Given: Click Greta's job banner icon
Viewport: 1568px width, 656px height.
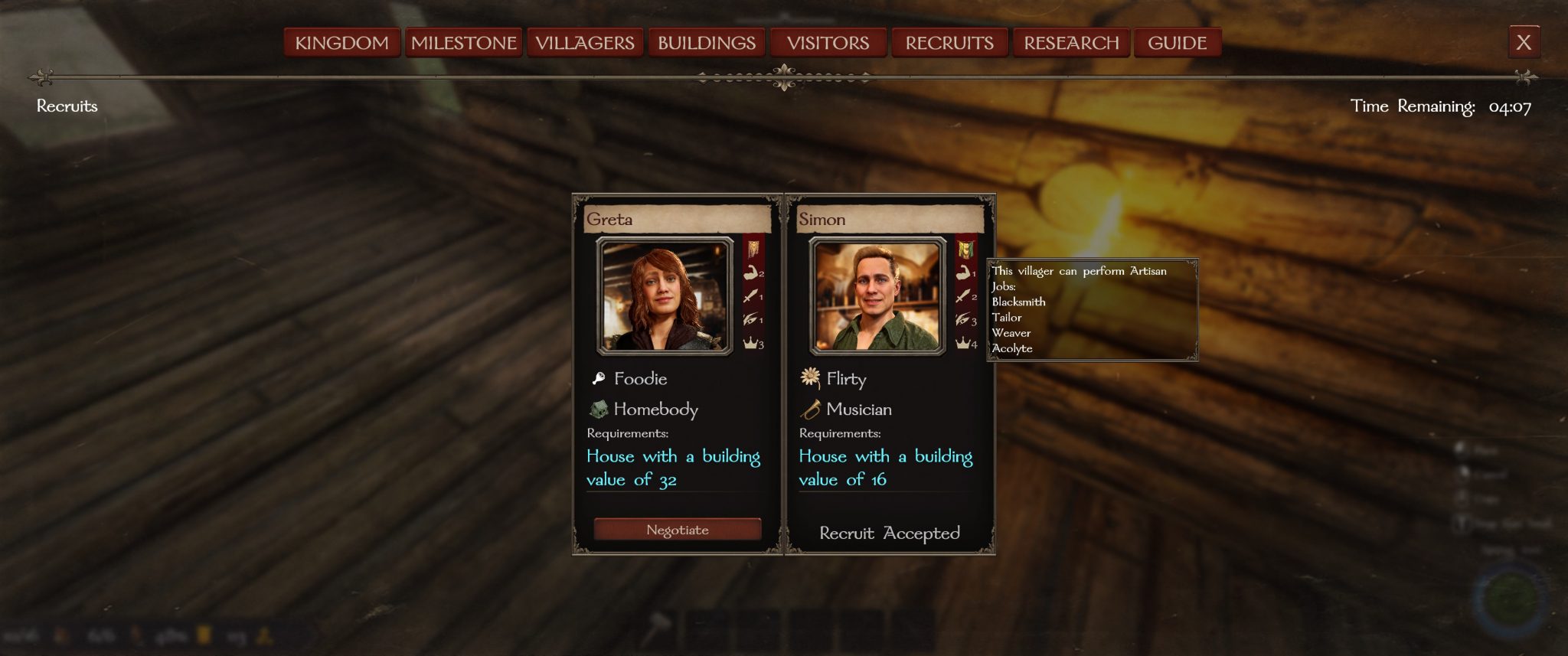Looking at the screenshot, I should coord(753,249).
